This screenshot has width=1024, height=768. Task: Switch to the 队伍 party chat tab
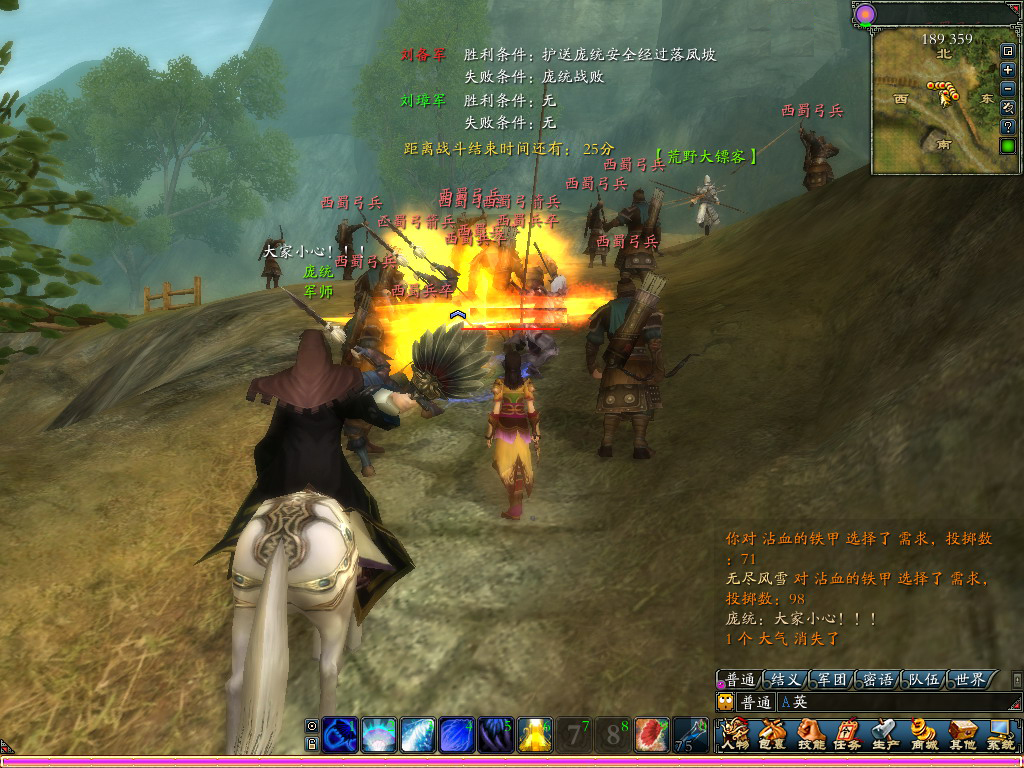point(924,679)
